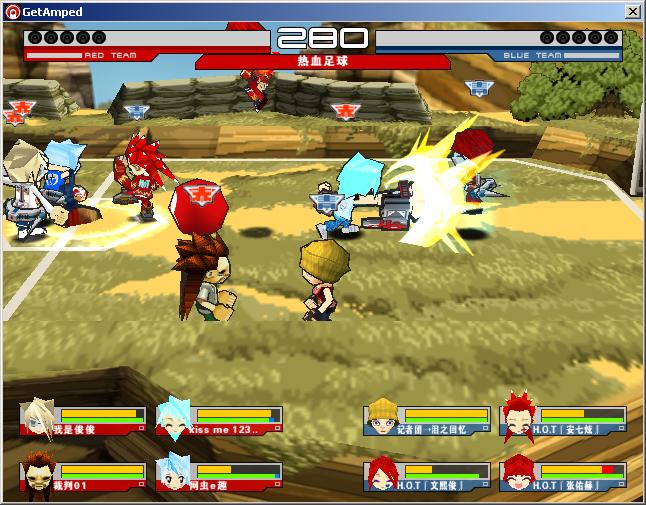Select the 记者团 yellow-hat player panel
The image size is (646, 505).
(x=428, y=418)
